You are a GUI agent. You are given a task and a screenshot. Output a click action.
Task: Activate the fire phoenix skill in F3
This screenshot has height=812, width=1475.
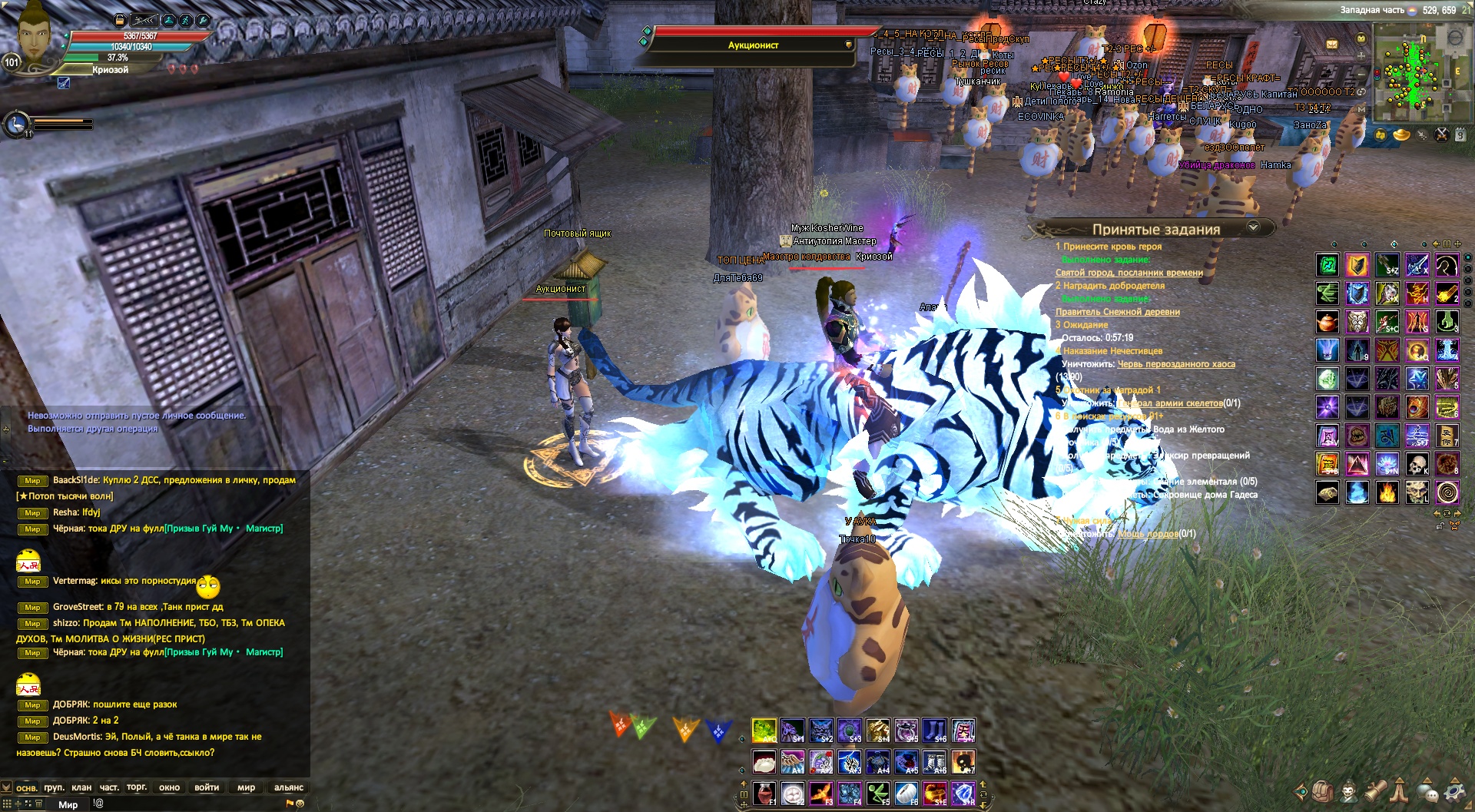pos(820,792)
